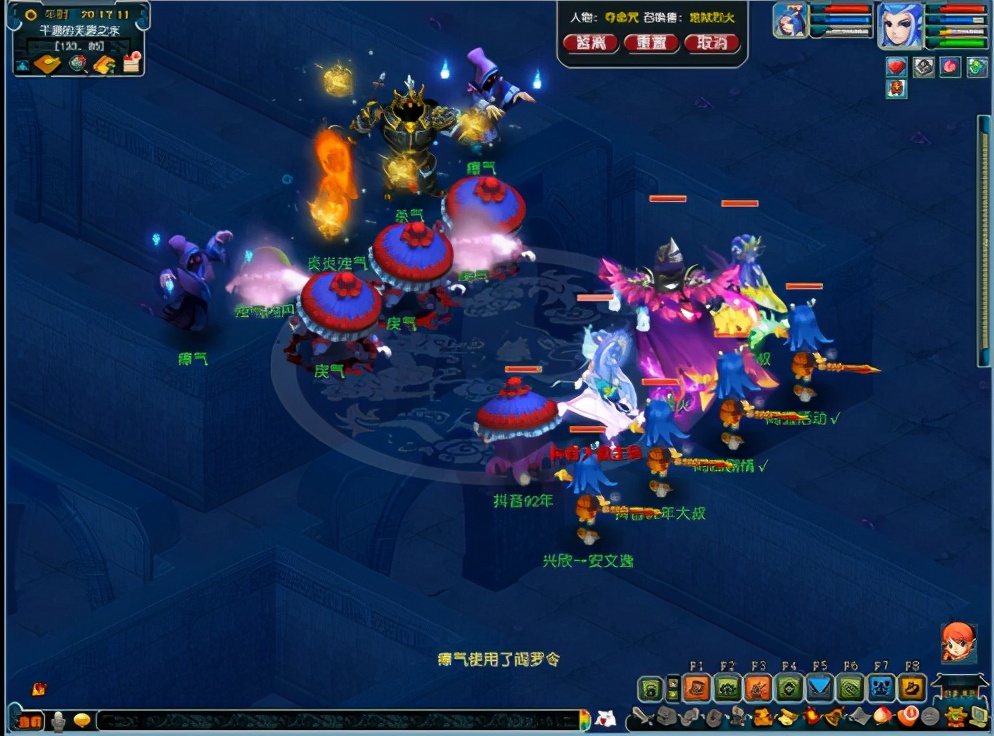This screenshot has width=994, height=736.
Task: Cancel with the 取消 button
Action: click(713, 43)
